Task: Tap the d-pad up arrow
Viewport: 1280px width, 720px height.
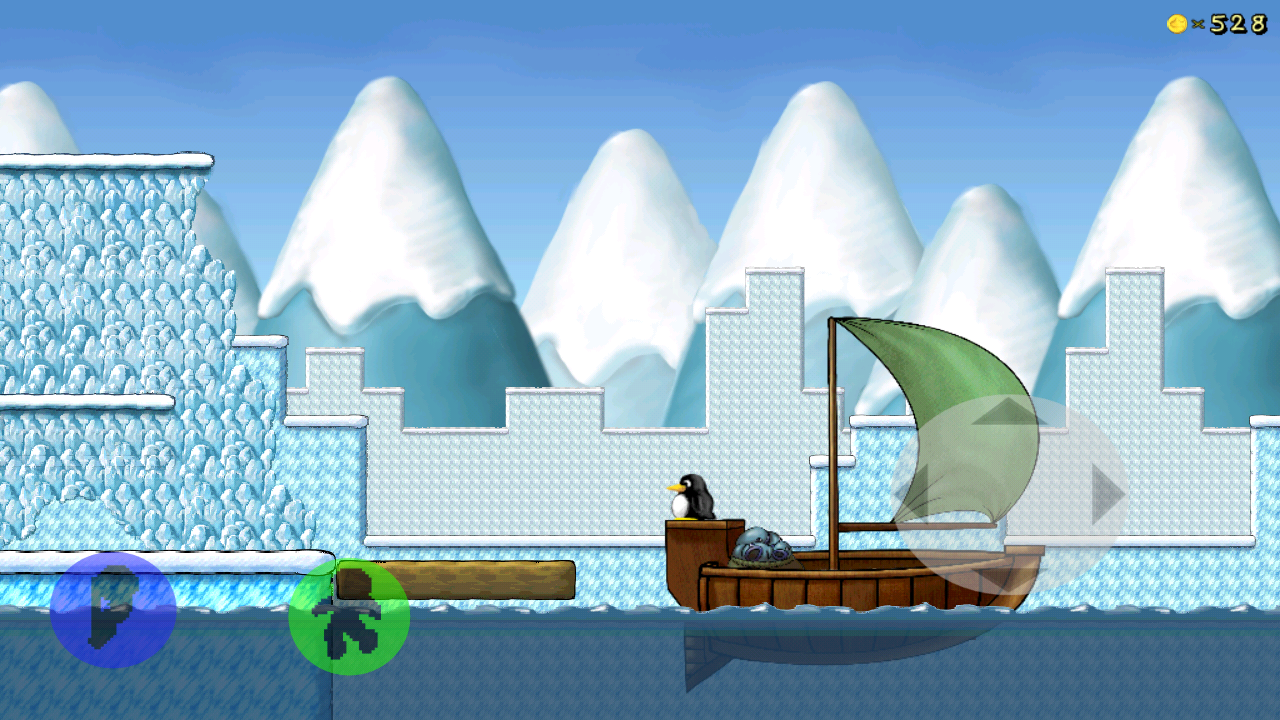Action: click(1008, 412)
